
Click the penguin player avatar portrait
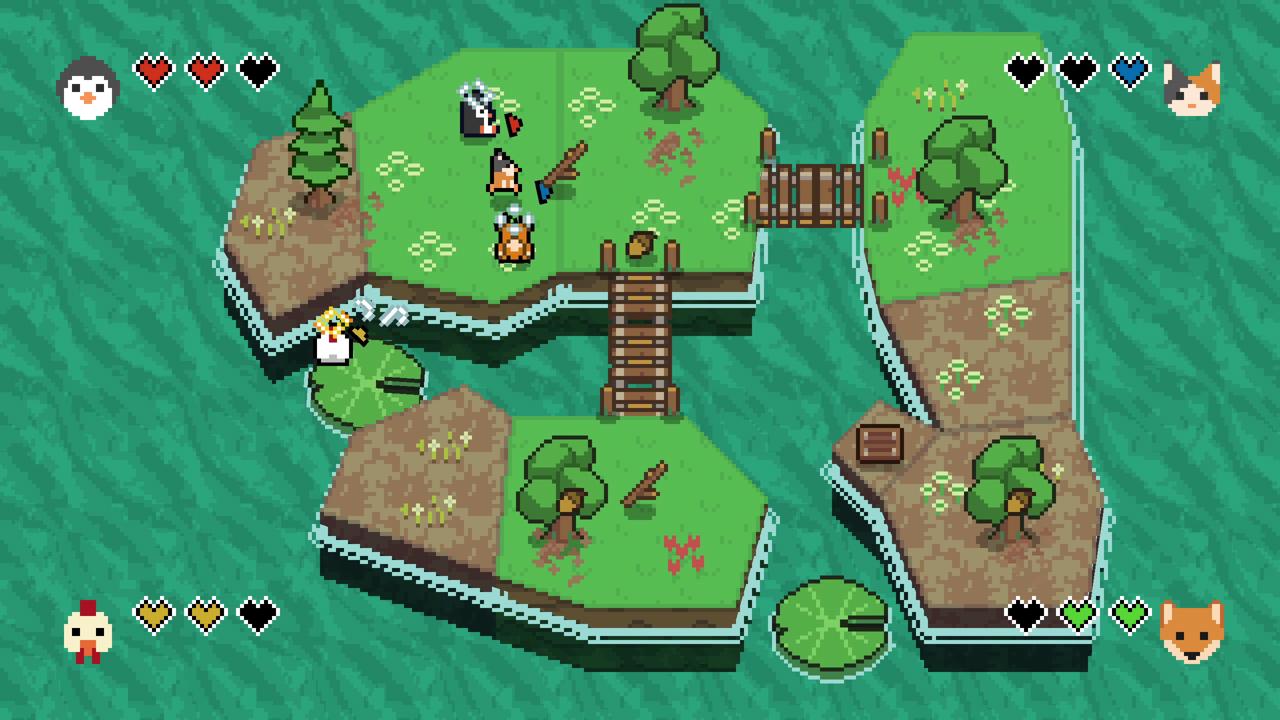pyautogui.click(x=88, y=90)
